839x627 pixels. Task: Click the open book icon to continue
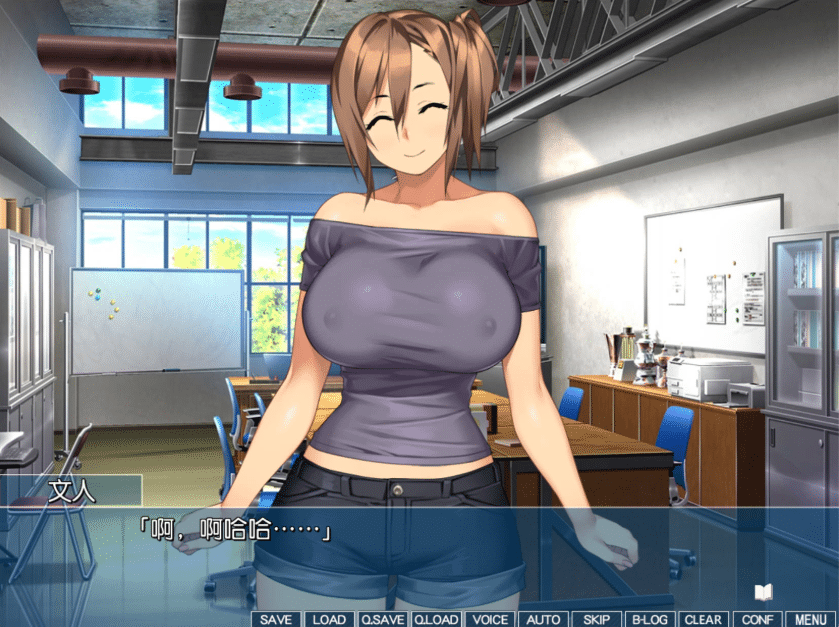pyautogui.click(x=764, y=592)
